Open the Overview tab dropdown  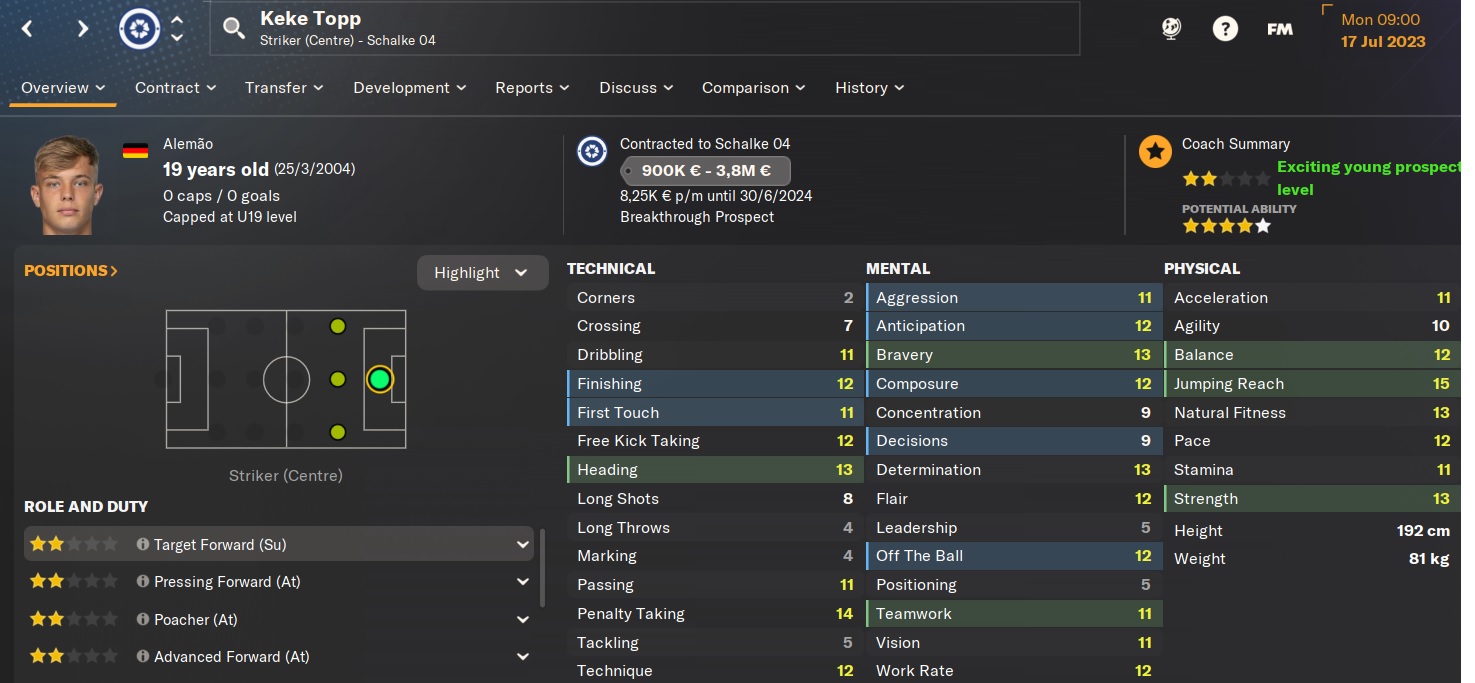[x=64, y=88]
